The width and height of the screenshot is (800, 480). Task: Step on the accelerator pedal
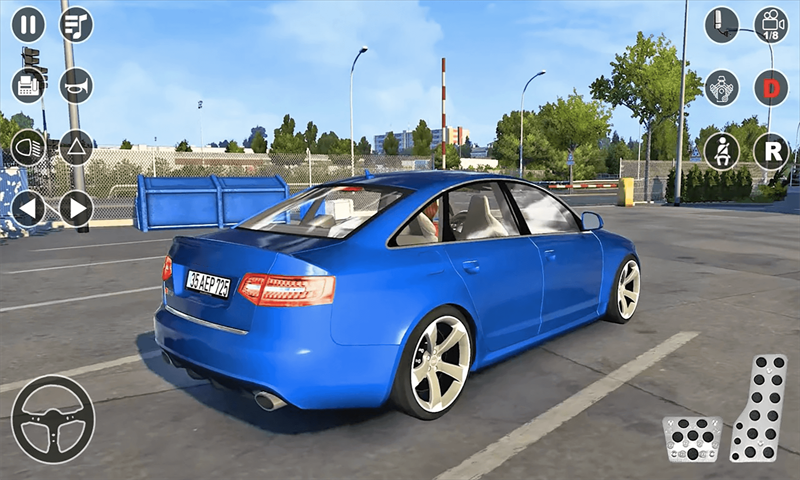[x=758, y=408]
